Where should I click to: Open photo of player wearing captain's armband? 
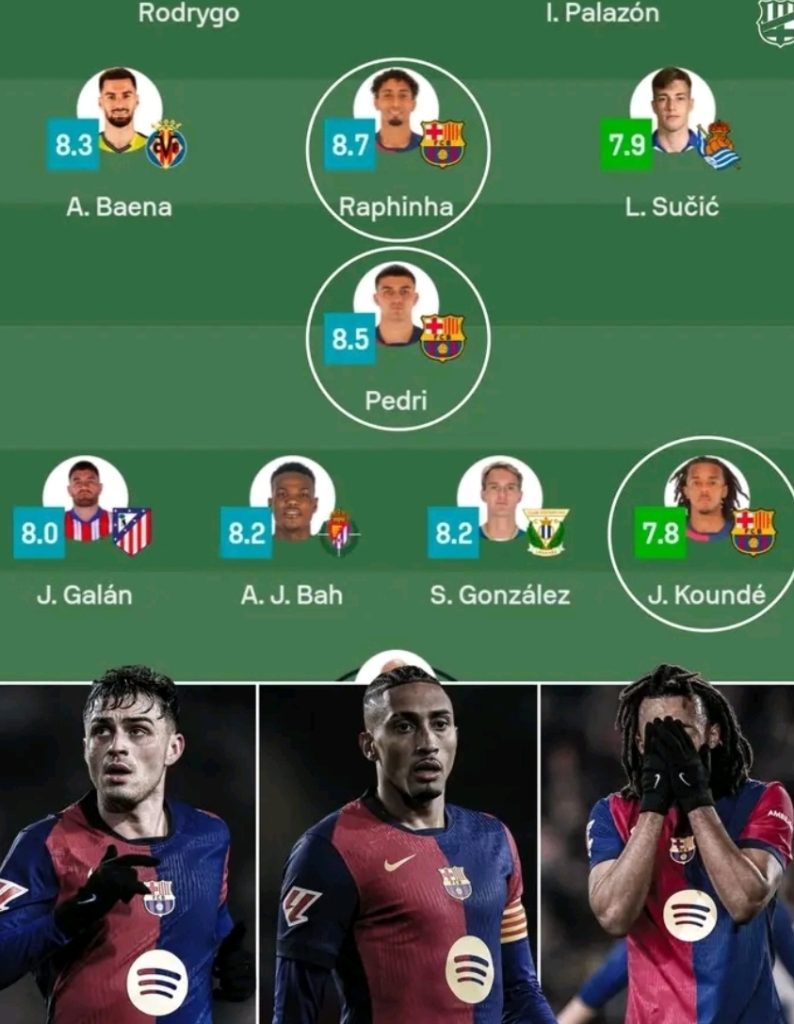pos(399,852)
